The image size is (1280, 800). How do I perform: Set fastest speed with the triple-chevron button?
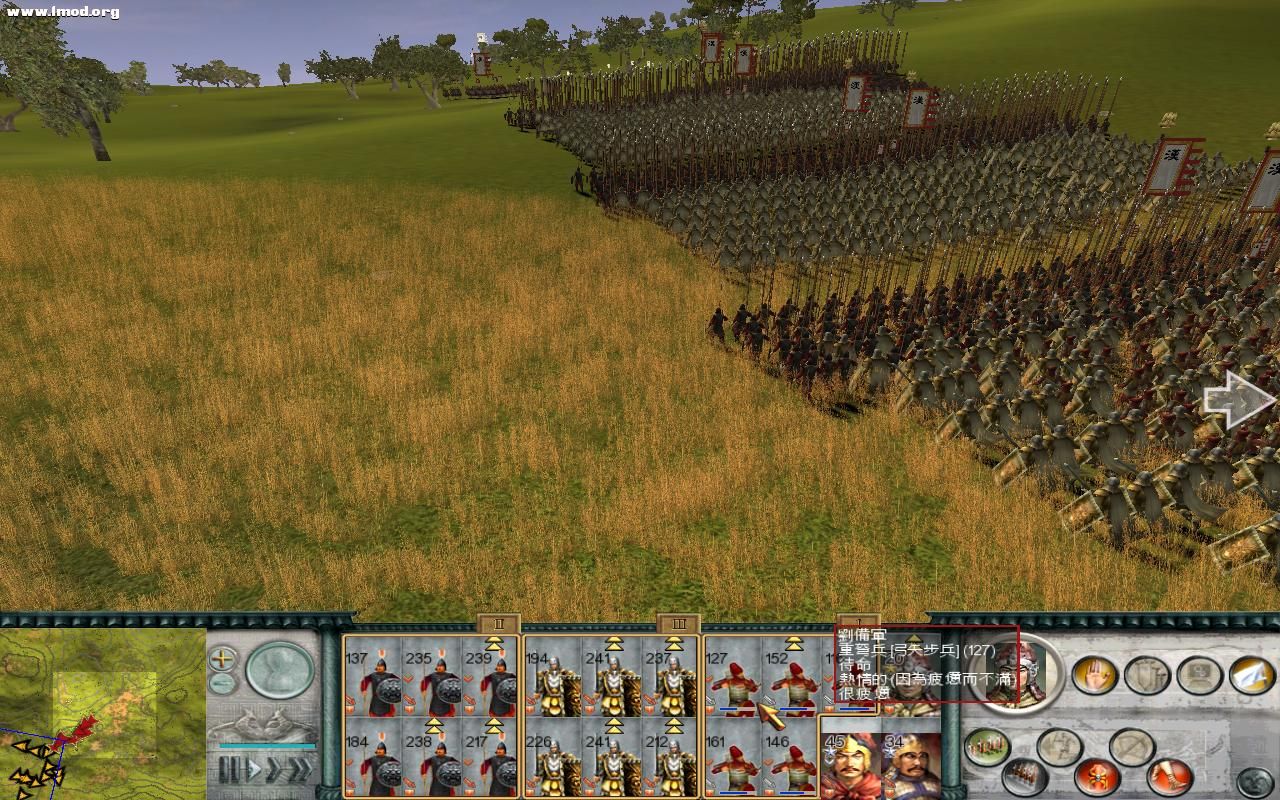tap(300, 769)
